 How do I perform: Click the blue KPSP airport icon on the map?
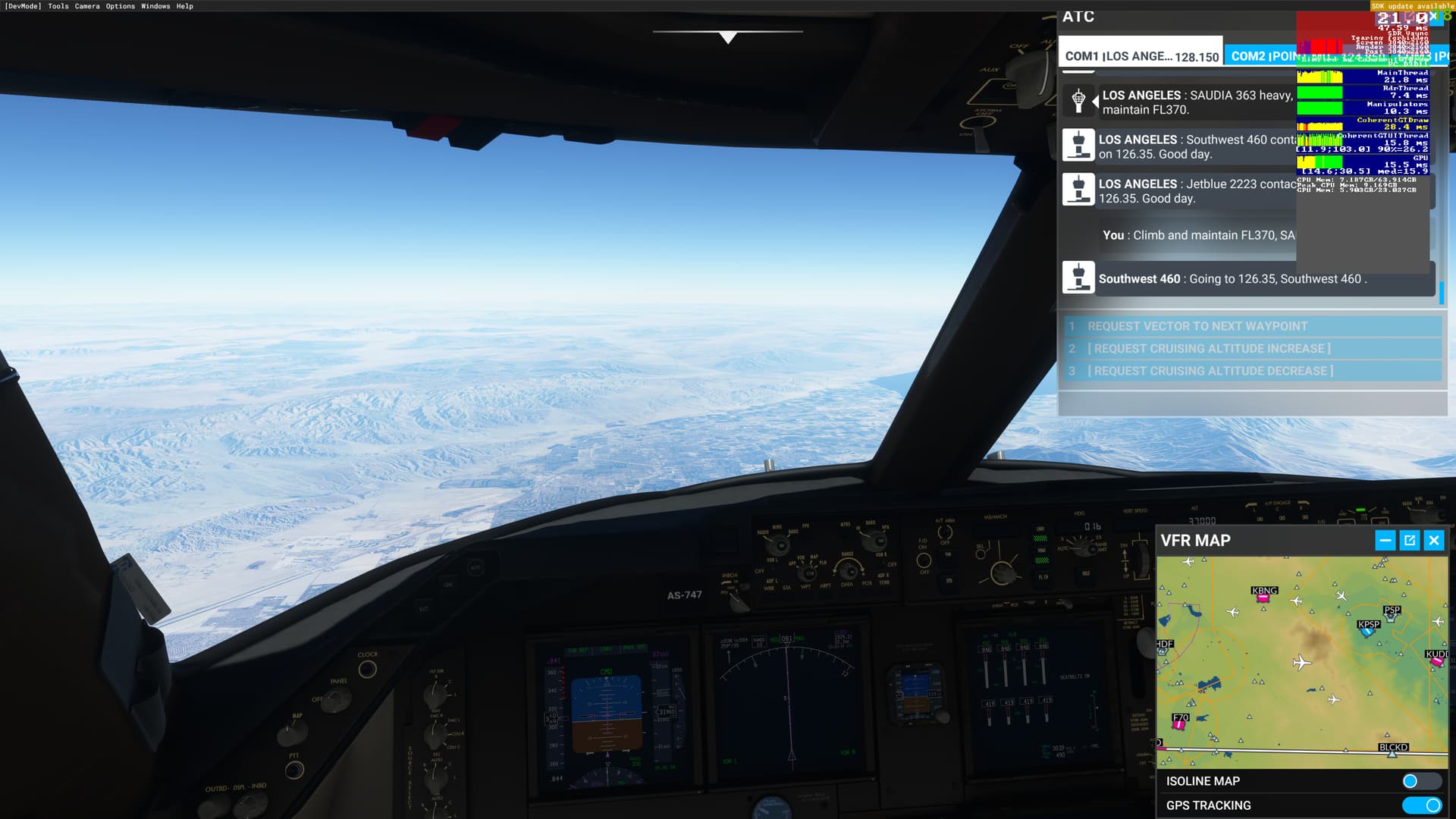pyautogui.click(x=1367, y=631)
